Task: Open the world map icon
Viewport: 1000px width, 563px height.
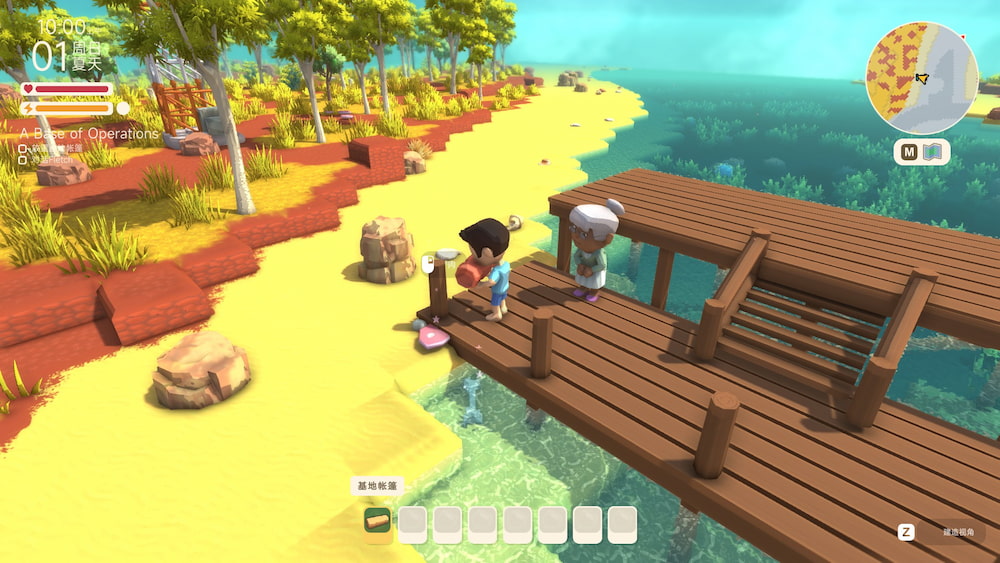Action: [x=934, y=152]
